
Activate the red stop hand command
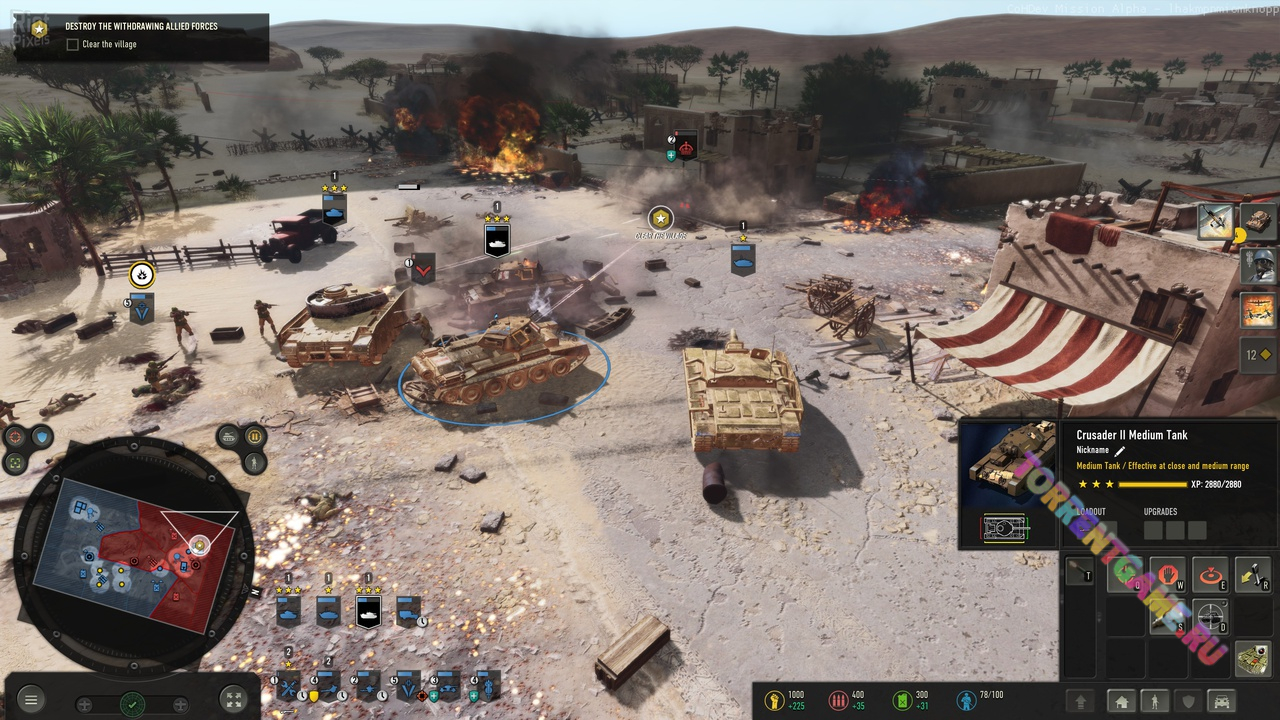1167,575
